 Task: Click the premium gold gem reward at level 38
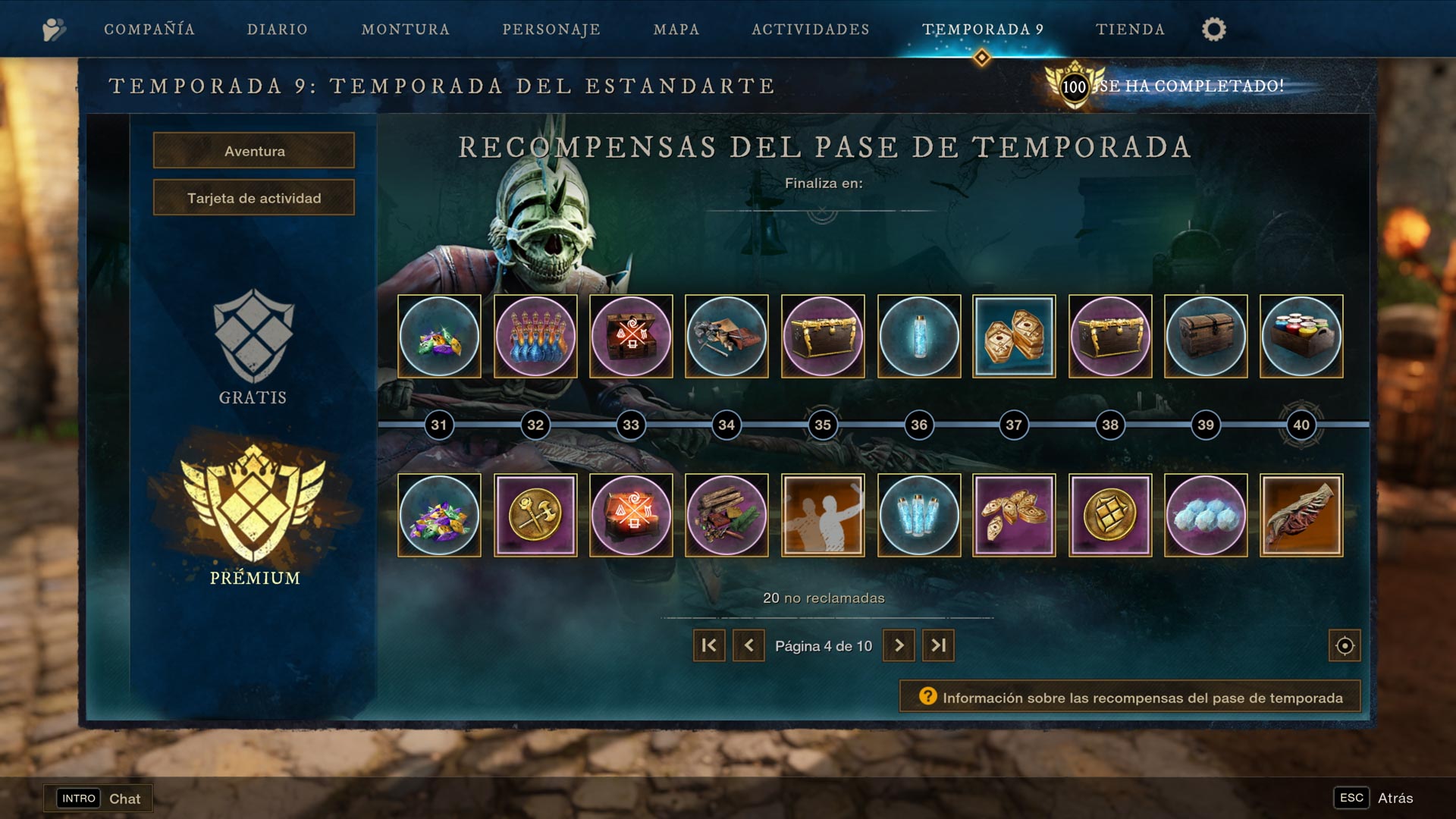click(1110, 515)
